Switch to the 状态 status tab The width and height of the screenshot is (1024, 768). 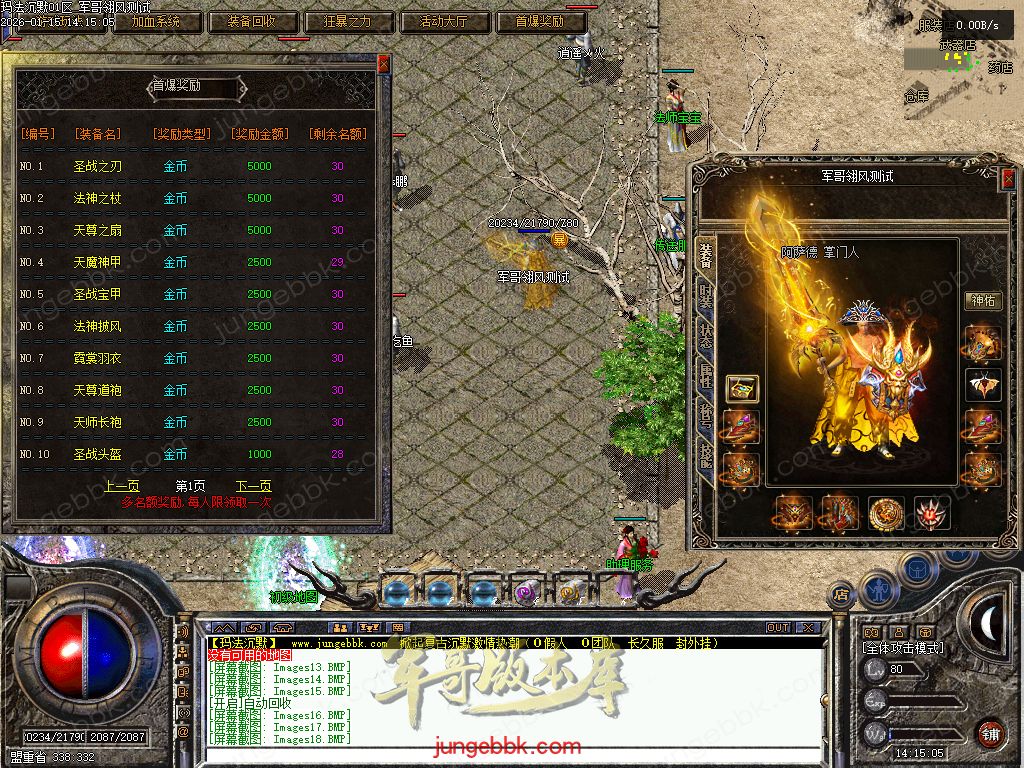[706, 340]
